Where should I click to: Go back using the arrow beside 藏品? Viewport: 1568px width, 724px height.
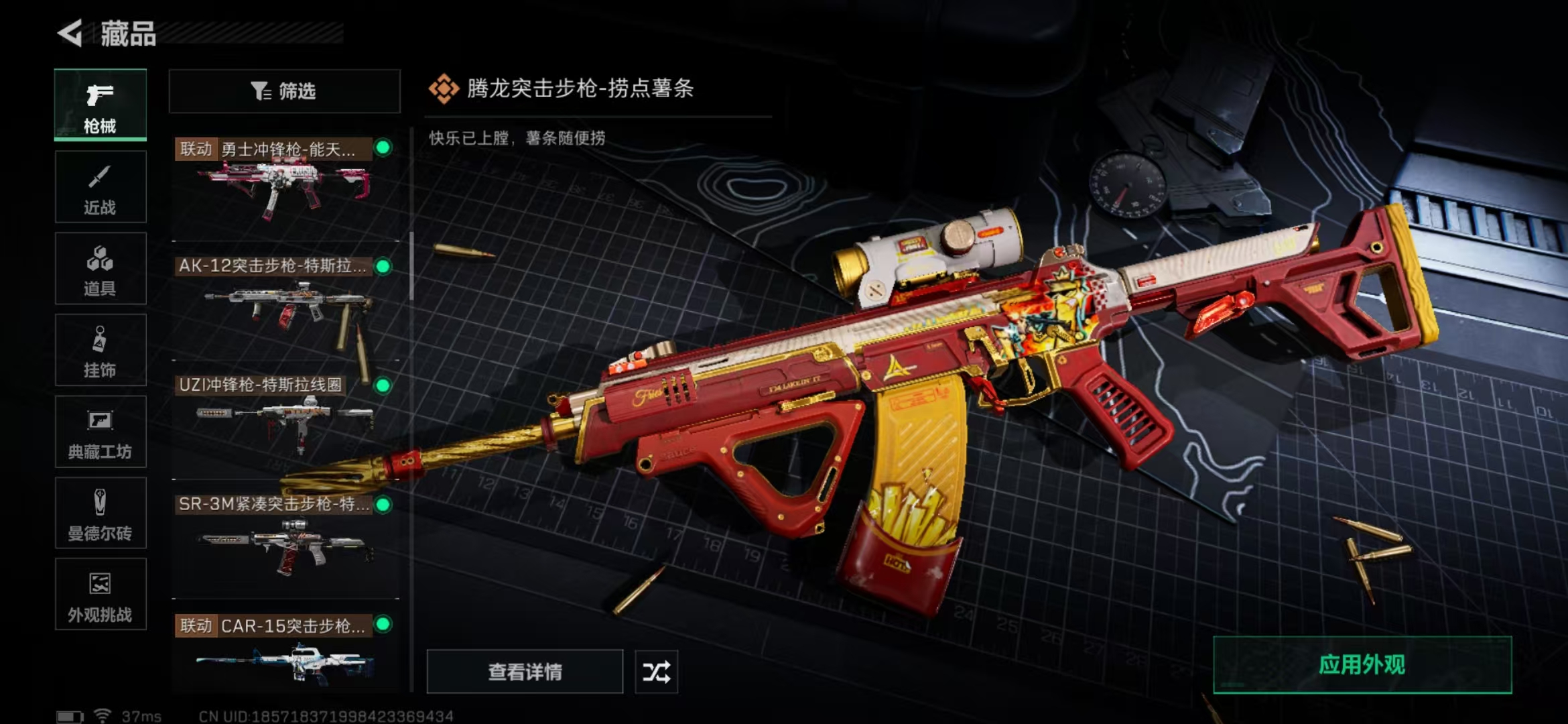[x=70, y=33]
